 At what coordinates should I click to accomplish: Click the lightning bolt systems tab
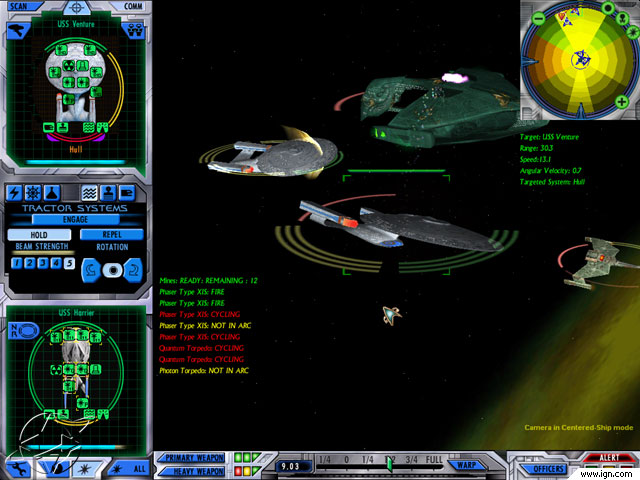16,193
